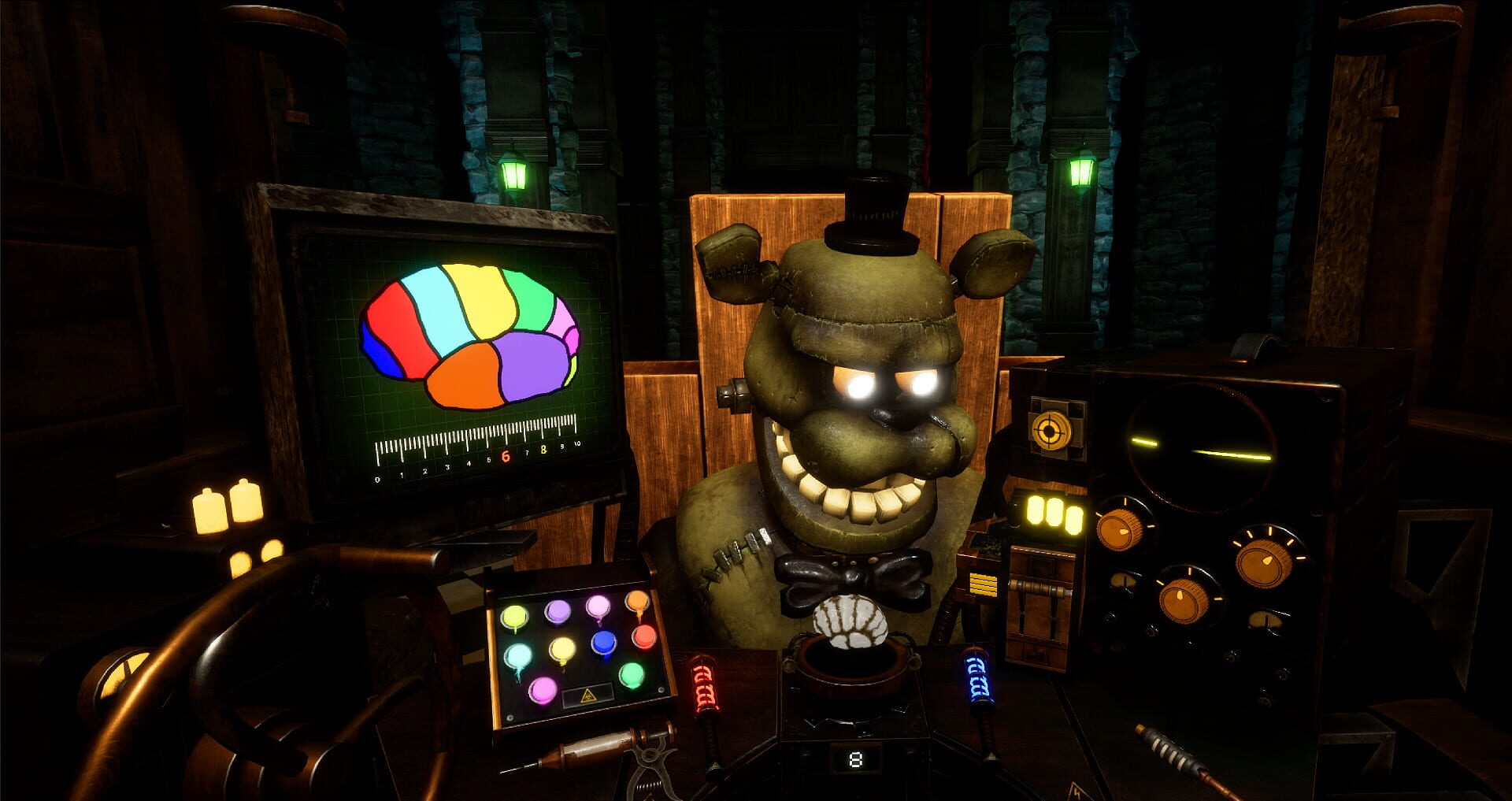This screenshot has height=801, width=1512.
Task: Choose the cyan color button
Action: pos(517,655)
